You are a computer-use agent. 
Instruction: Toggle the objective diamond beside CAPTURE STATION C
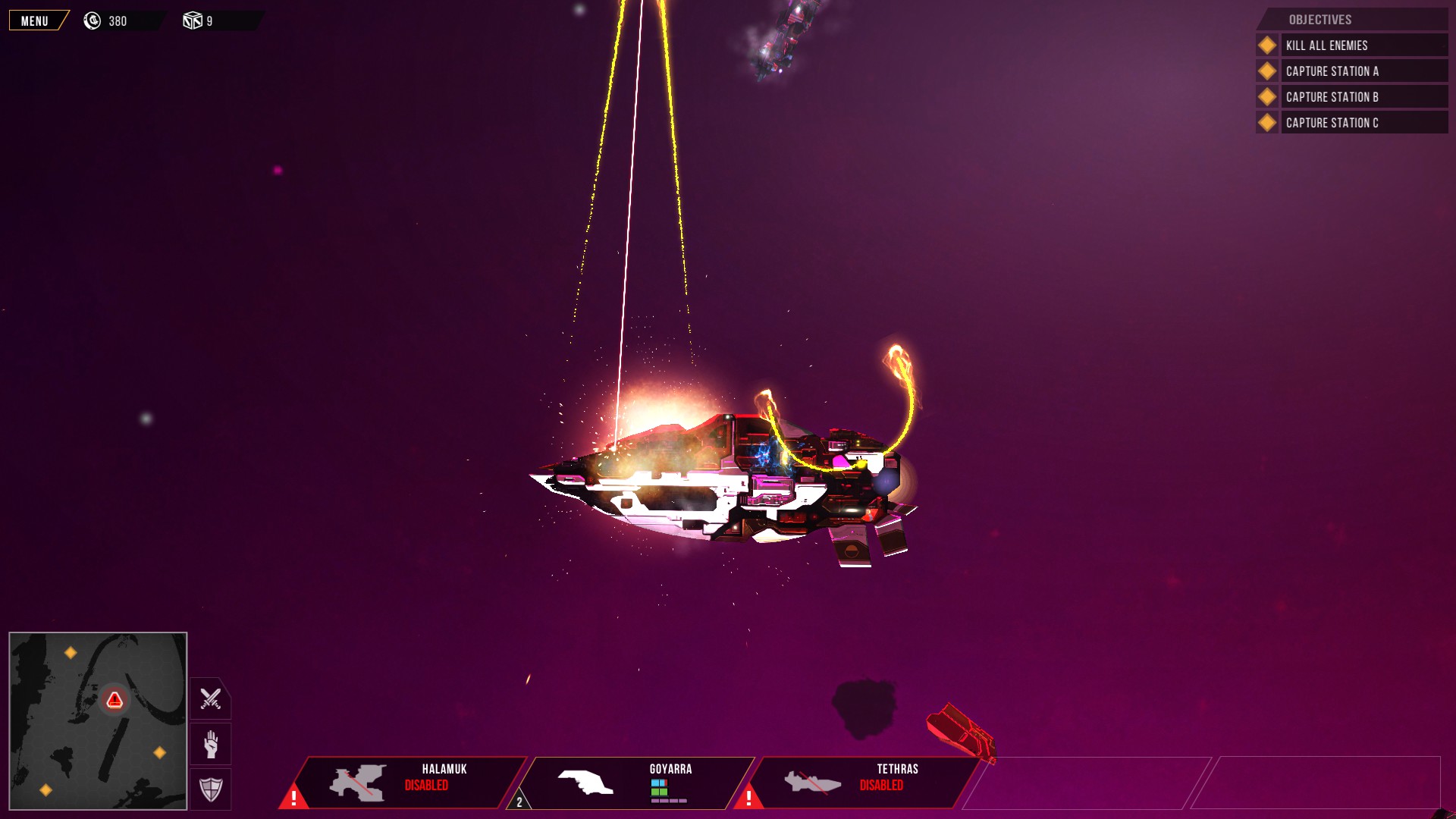(x=1266, y=122)
